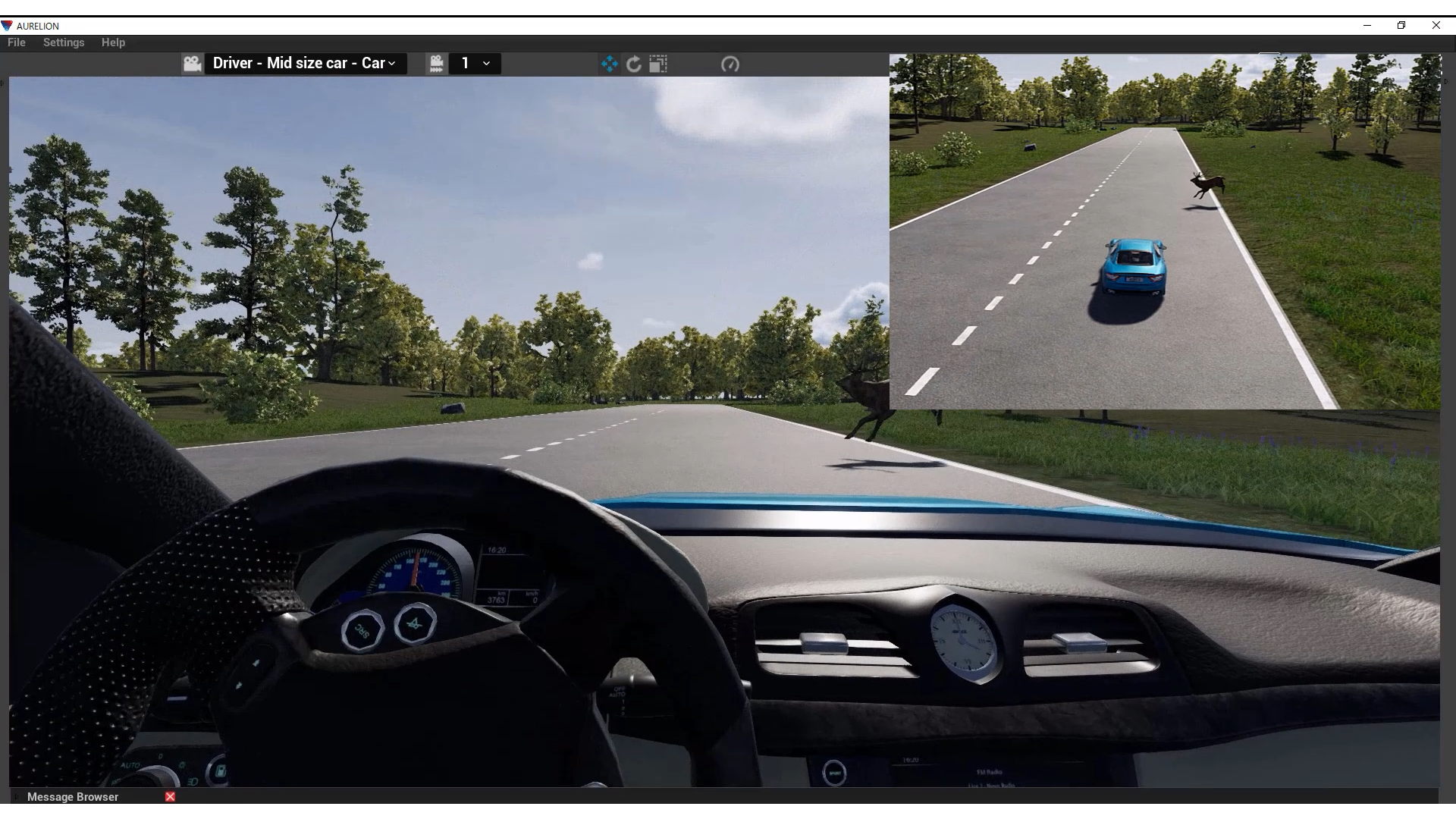This screenshot has width=1456, height=819.
Task: Toggle the dashed-square viewport layout icon
Action: pos(658,64)
